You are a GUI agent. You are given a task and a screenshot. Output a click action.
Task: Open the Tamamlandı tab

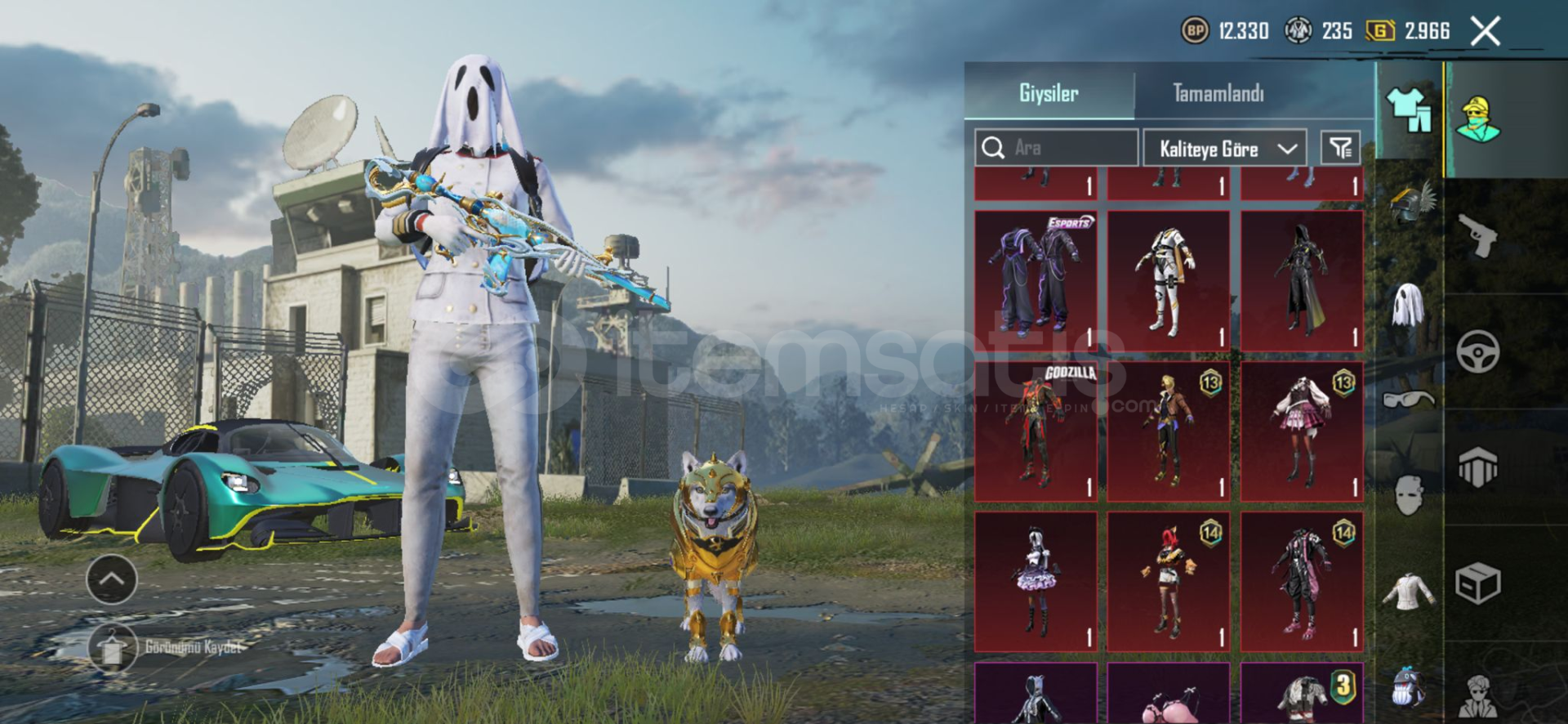[1218, 93]
